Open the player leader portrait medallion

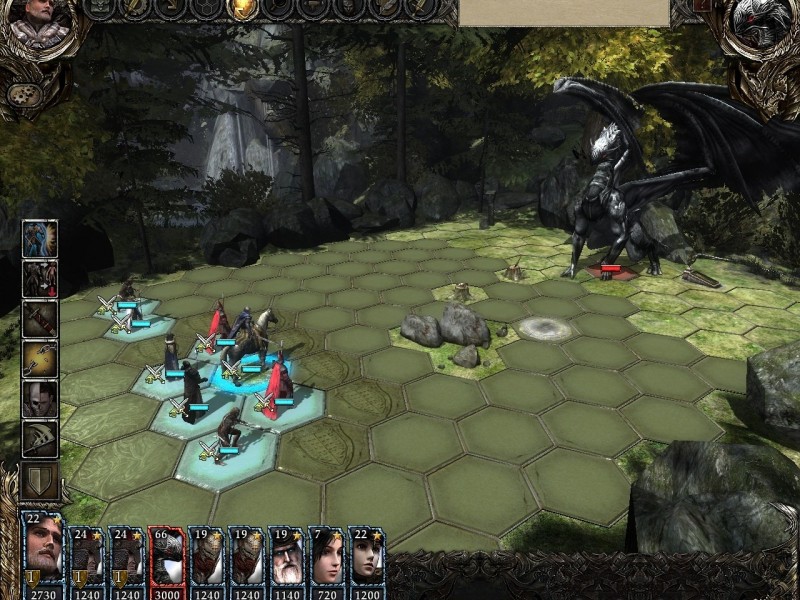point(40,25)
